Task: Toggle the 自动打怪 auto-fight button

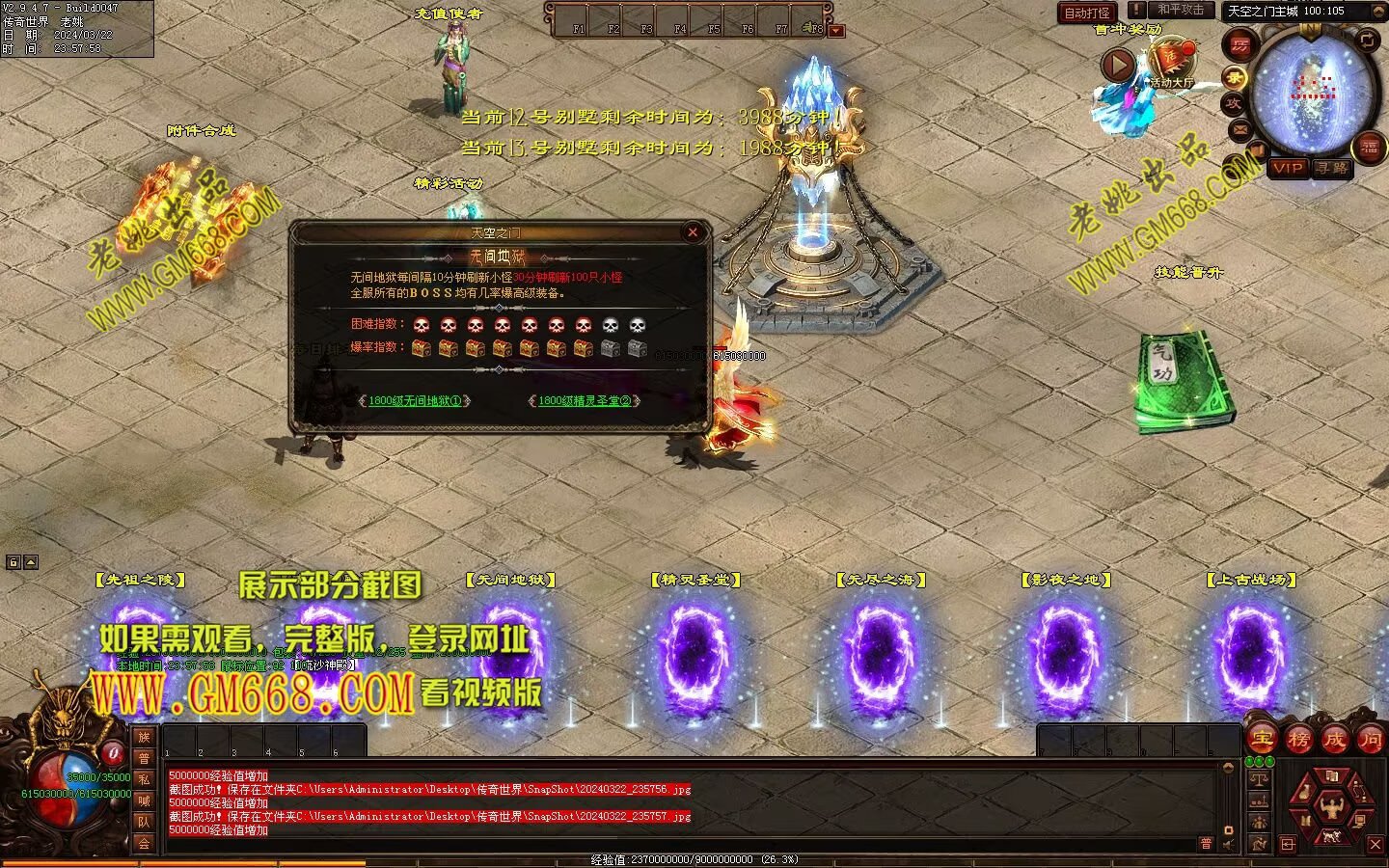Action: [x=1086, y=13]
